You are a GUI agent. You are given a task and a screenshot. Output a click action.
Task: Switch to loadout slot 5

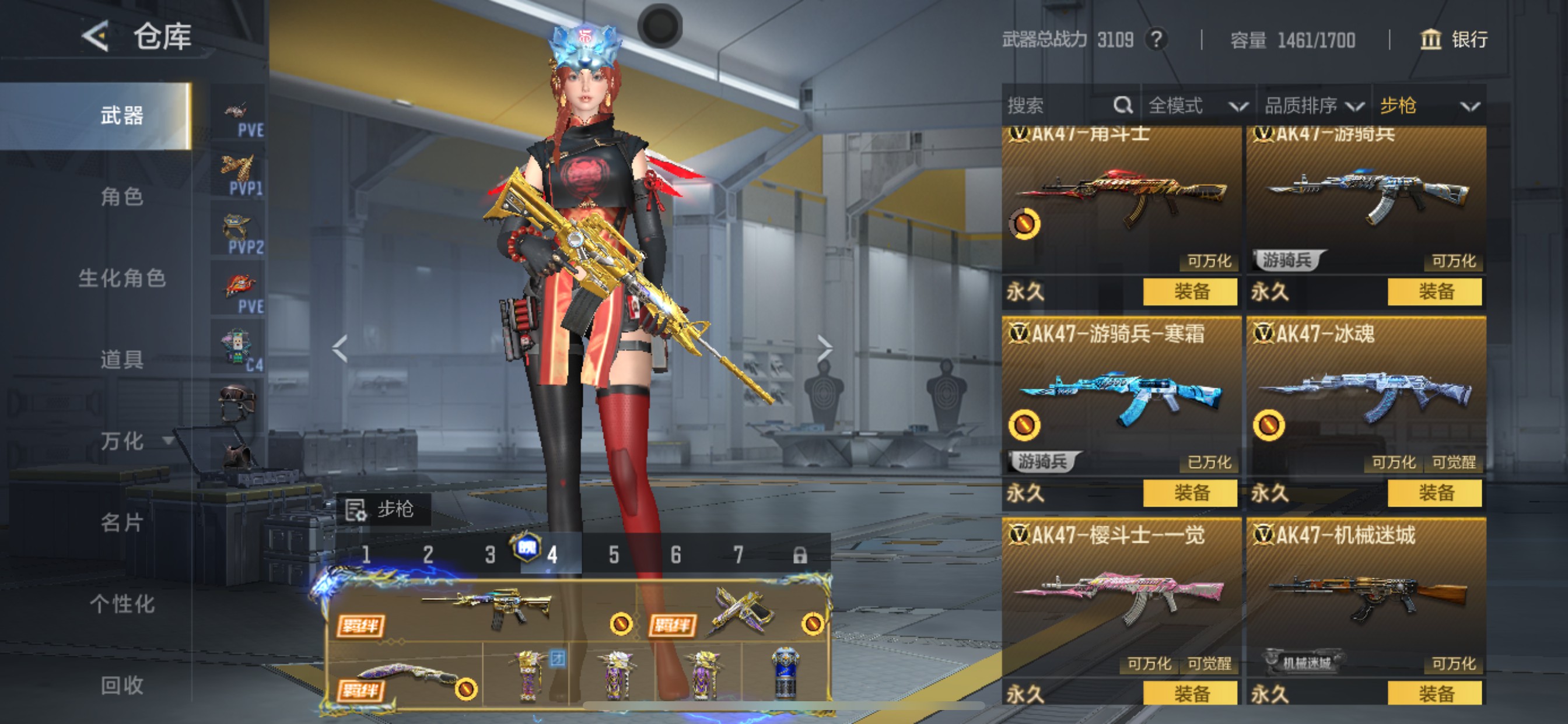pyautogui.click(x=614, y=555)
